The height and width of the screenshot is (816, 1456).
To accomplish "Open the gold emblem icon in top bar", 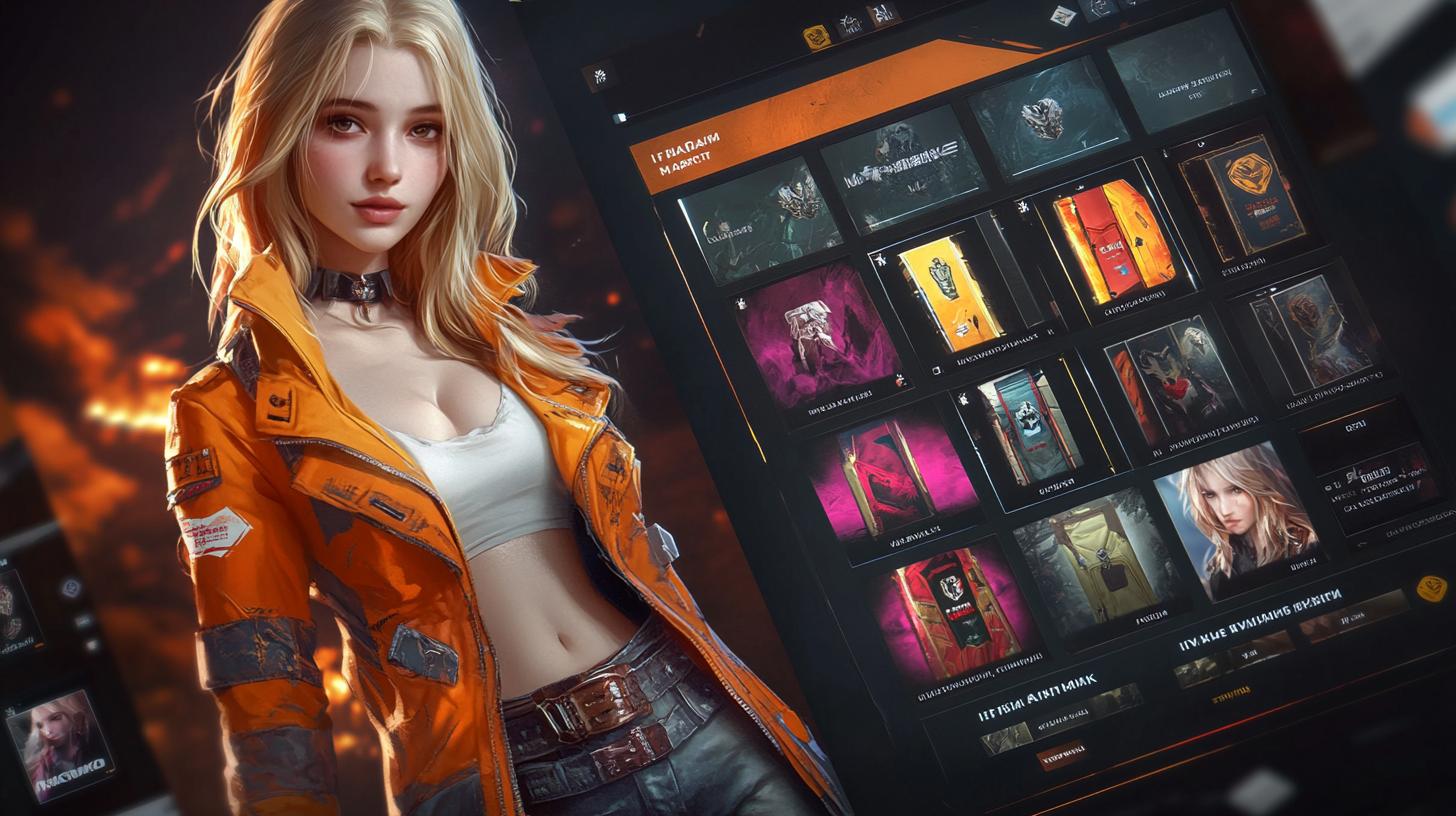I will (x=816, y=36).
